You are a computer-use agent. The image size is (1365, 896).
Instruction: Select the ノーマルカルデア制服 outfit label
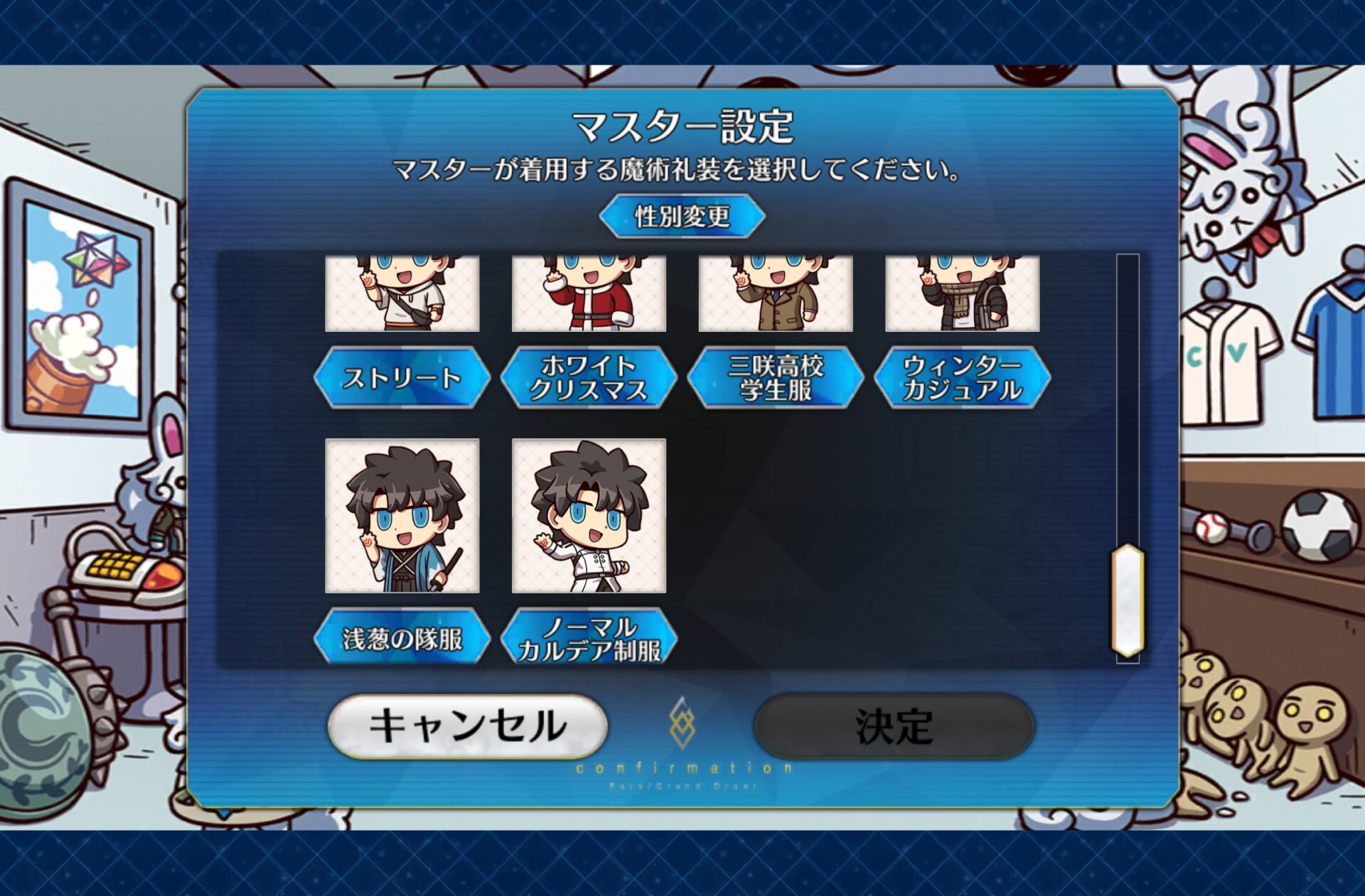589,637
